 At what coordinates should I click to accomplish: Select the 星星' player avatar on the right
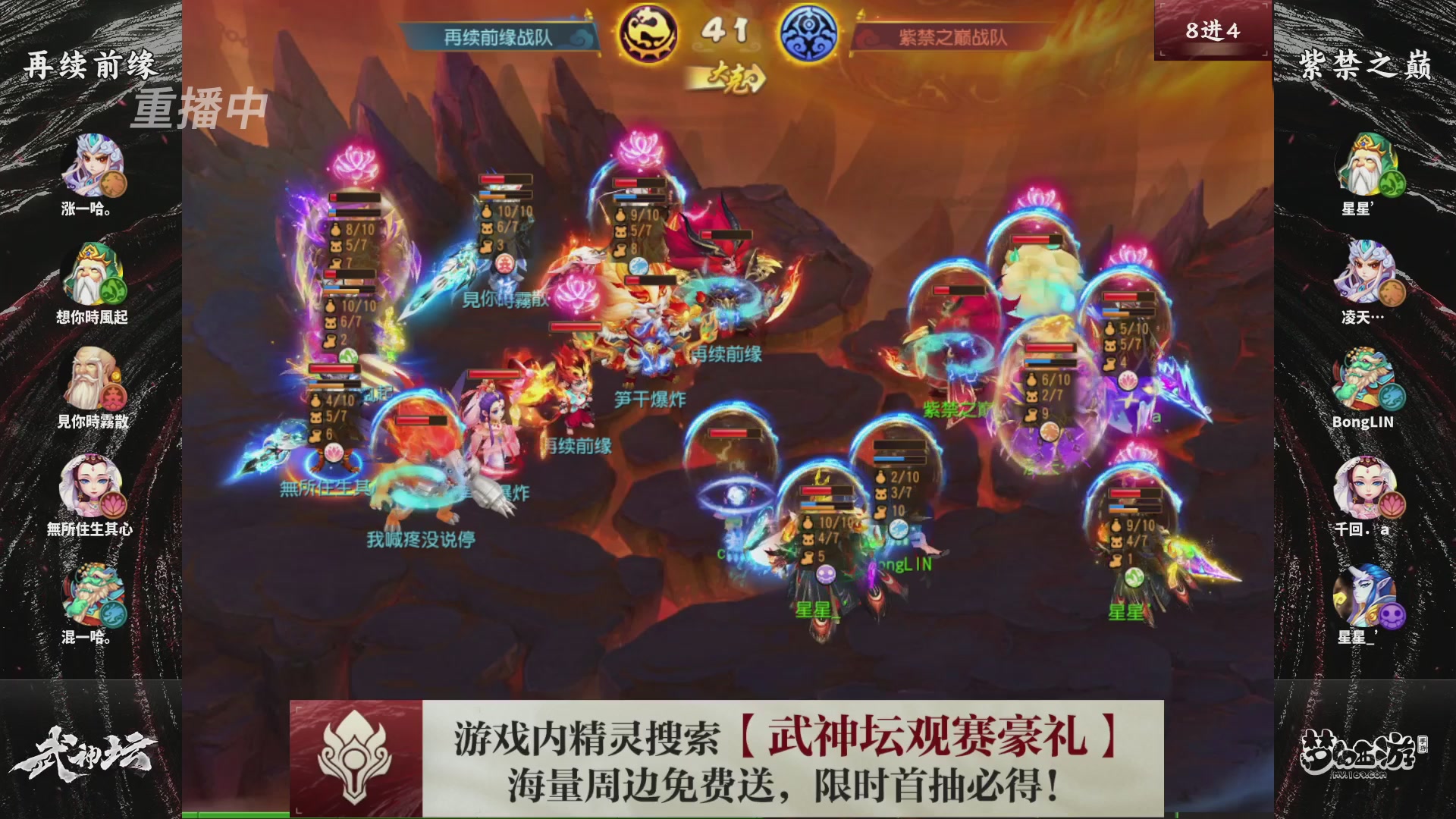(1367, 163)
